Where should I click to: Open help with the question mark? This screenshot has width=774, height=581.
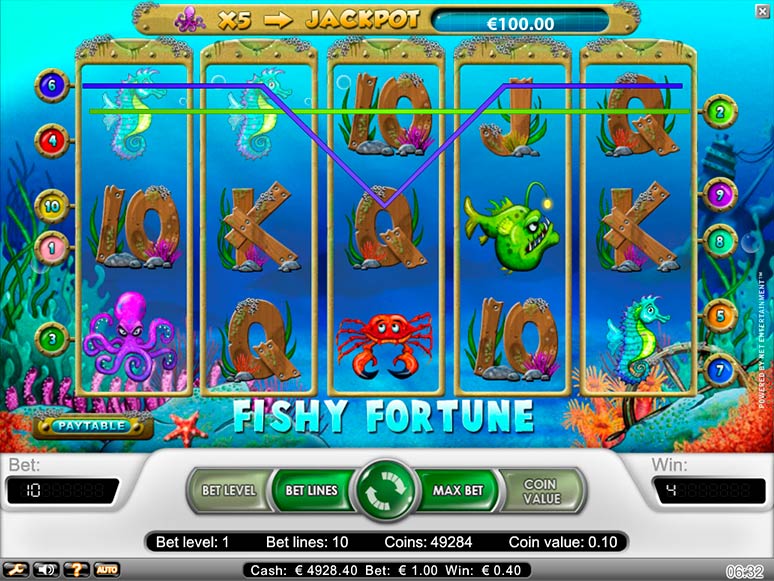coord(77,570)
